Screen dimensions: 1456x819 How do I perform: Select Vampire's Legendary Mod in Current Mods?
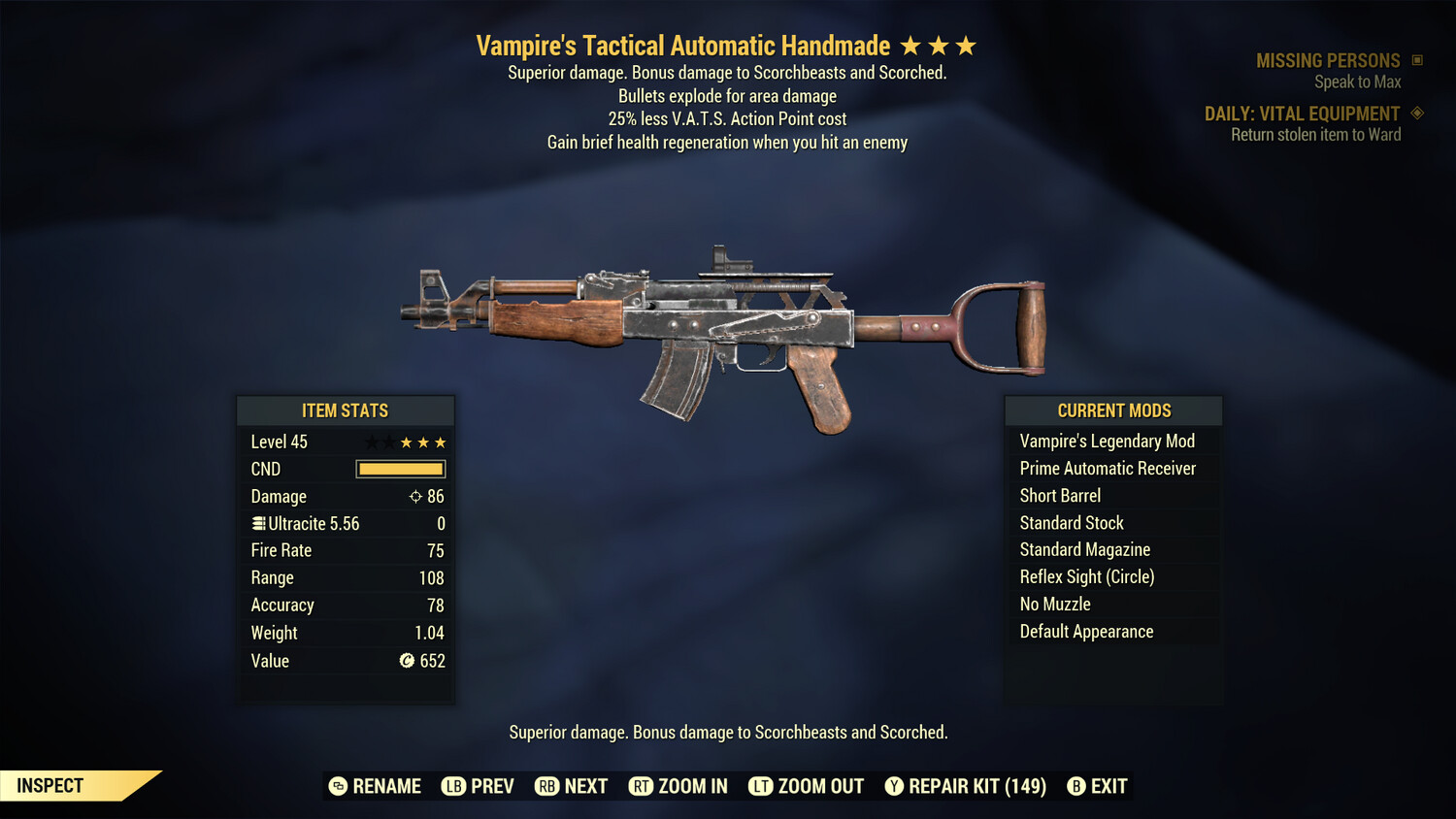pos(1107,442)
